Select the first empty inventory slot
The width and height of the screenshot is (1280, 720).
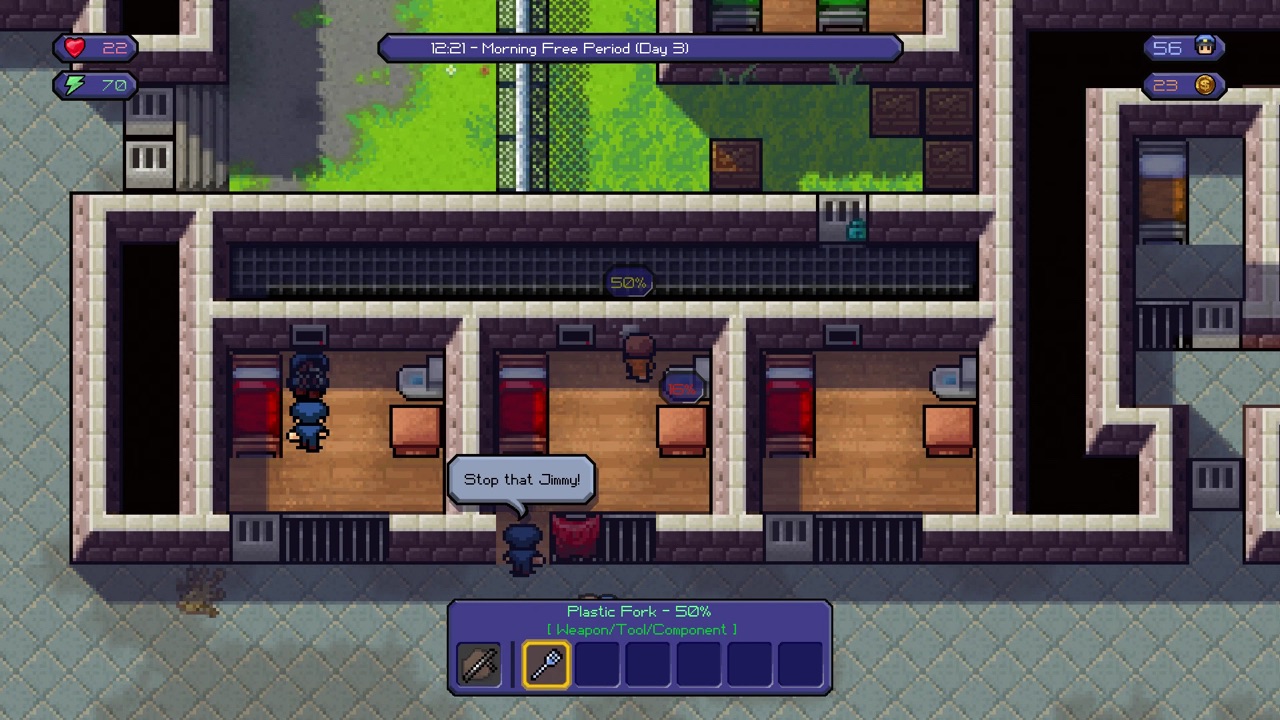pos(596,664)
